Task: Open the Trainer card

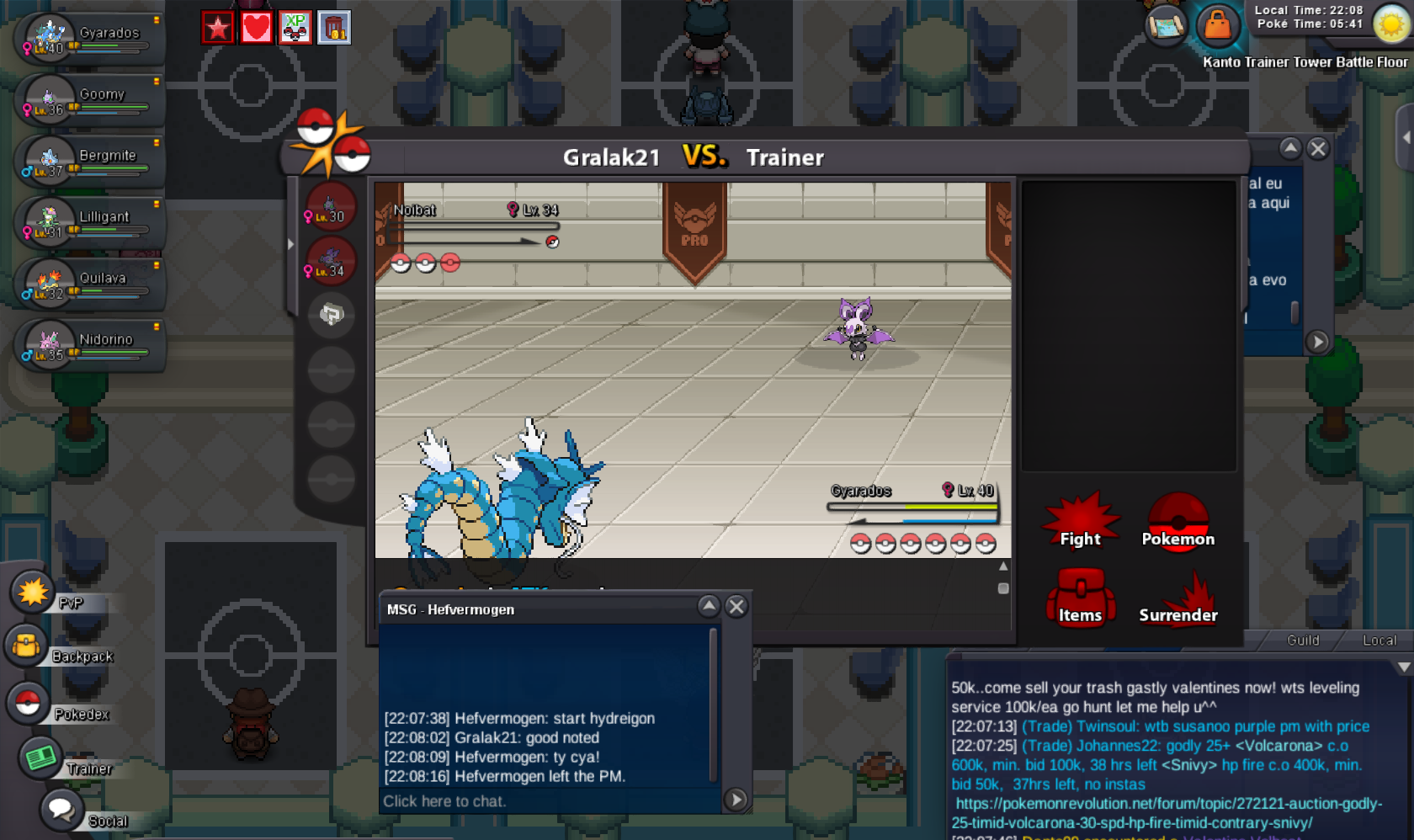Action: click(x=41, y=758)
